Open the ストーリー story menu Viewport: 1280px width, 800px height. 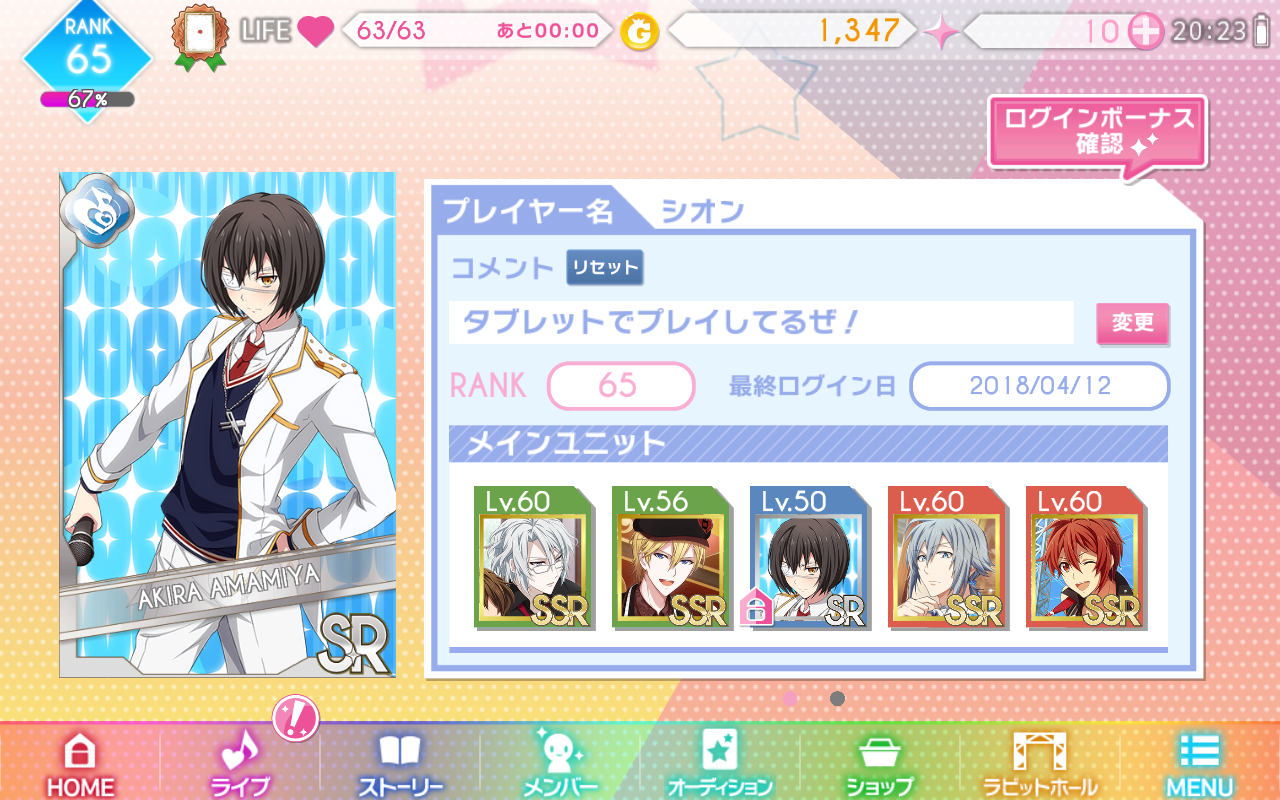click(x=400, y=764)
